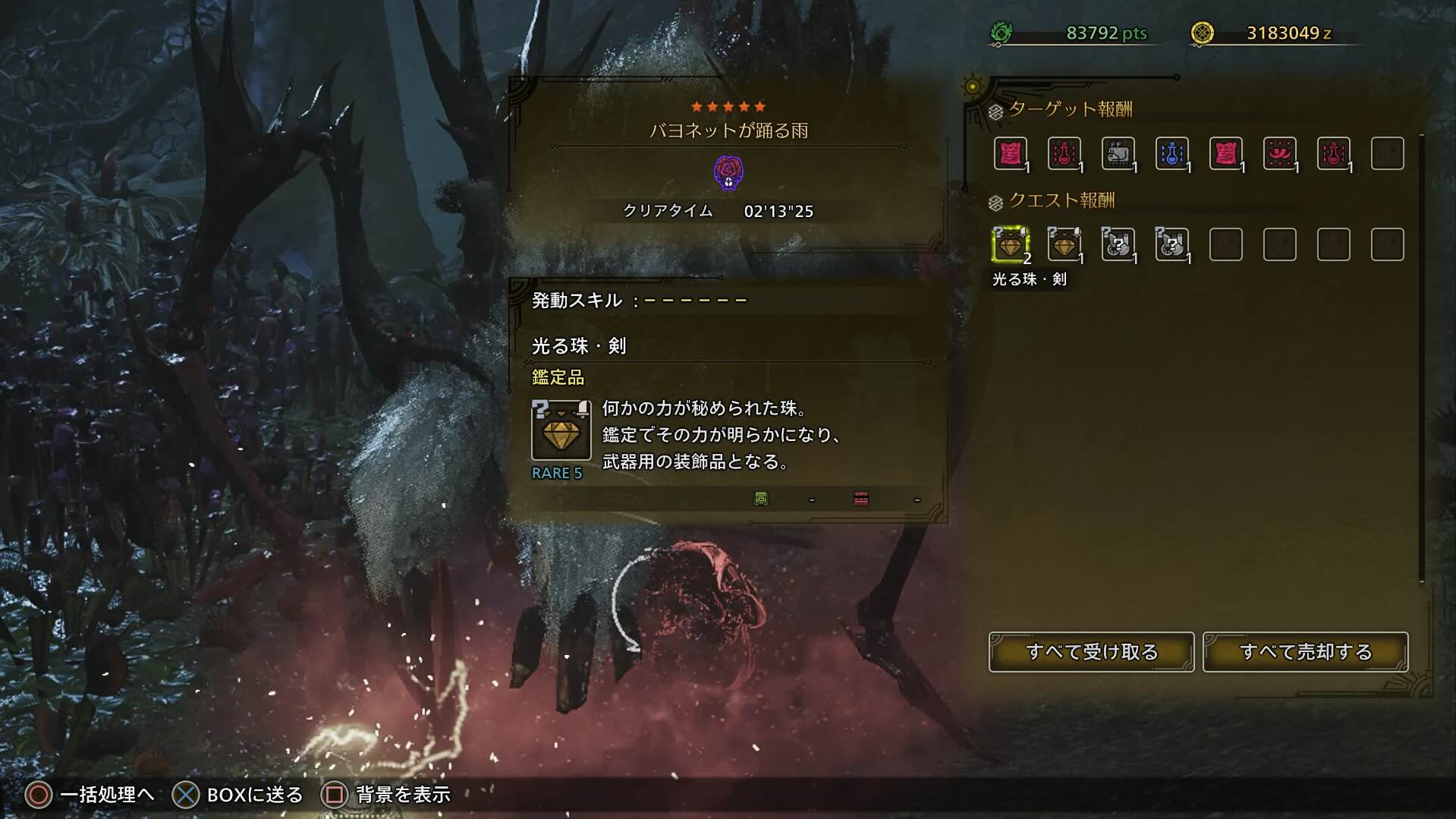Click the research points emblem icon
1456x819 pixels.
click(1003, 32)
